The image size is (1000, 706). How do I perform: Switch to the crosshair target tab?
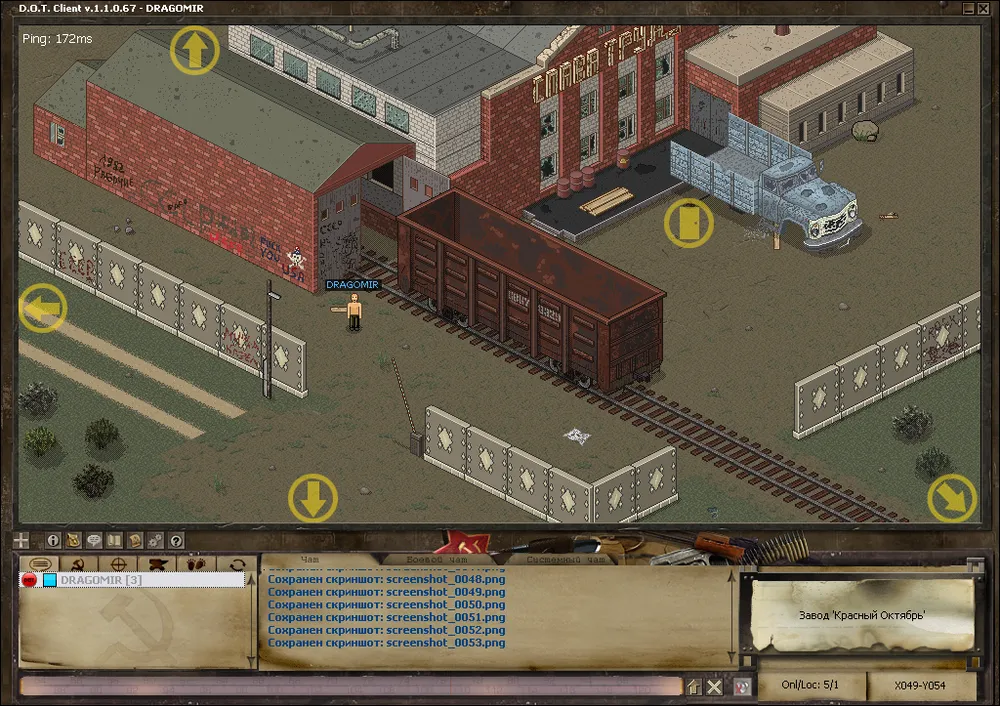(x=117, y=565)
